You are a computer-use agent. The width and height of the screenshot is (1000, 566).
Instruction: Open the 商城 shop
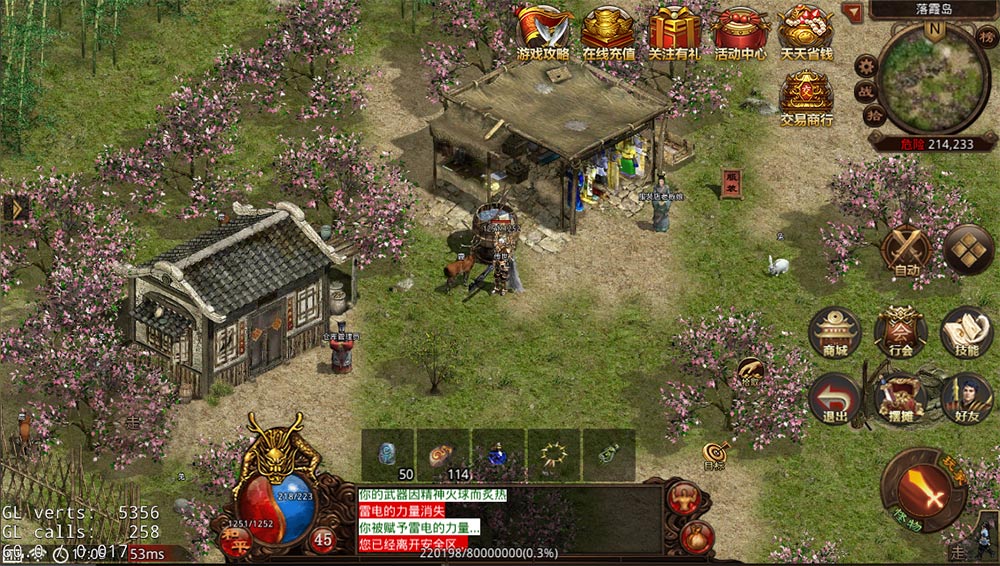pos(835,332)
